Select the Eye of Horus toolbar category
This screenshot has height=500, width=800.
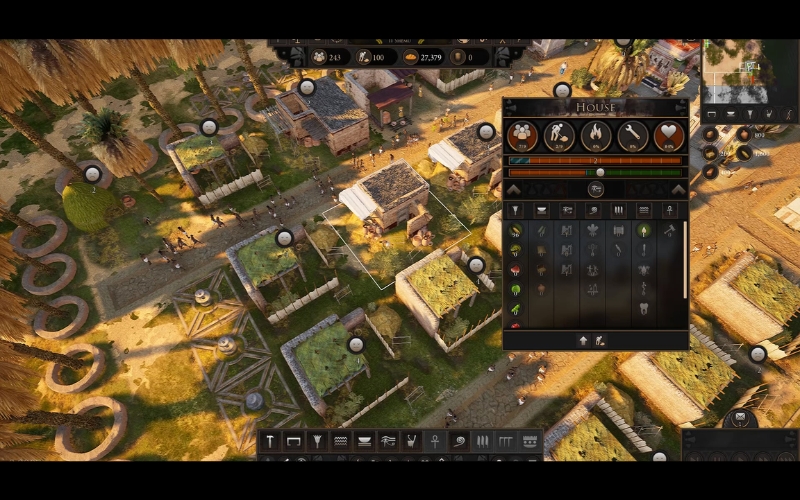(x=387, y=441)
